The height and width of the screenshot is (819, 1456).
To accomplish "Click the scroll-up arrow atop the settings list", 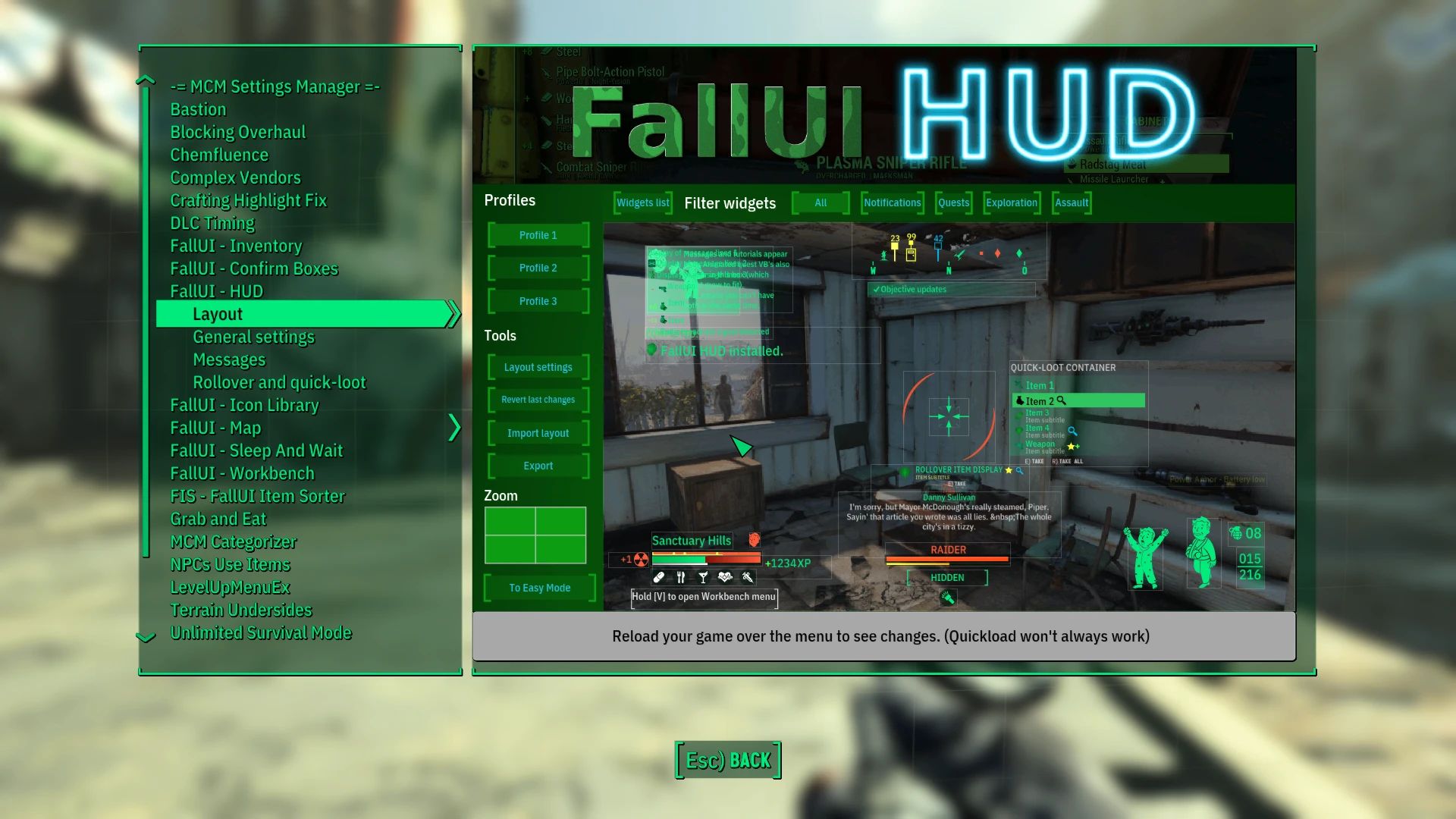I will [x=144, y=80].
